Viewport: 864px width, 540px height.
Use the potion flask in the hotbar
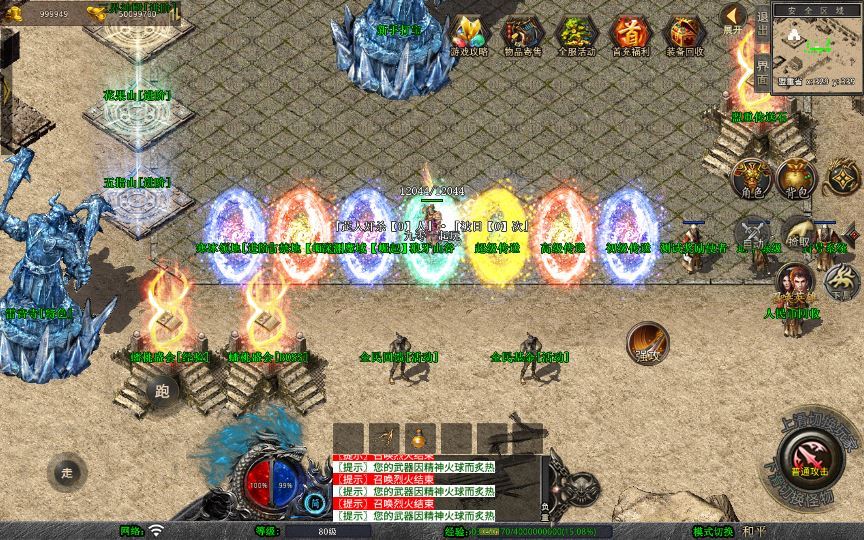coord(419,439)
